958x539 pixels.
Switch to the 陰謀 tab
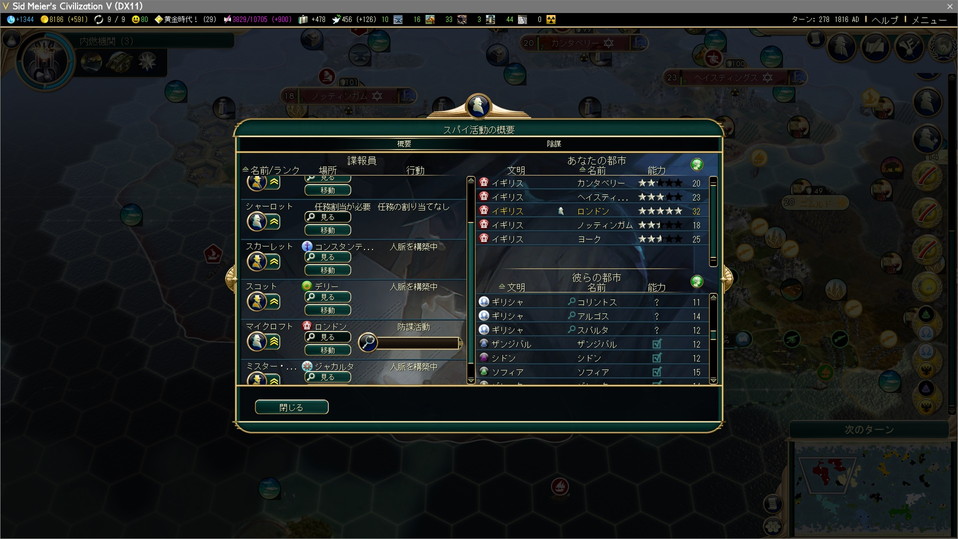[x=553, y=144]
